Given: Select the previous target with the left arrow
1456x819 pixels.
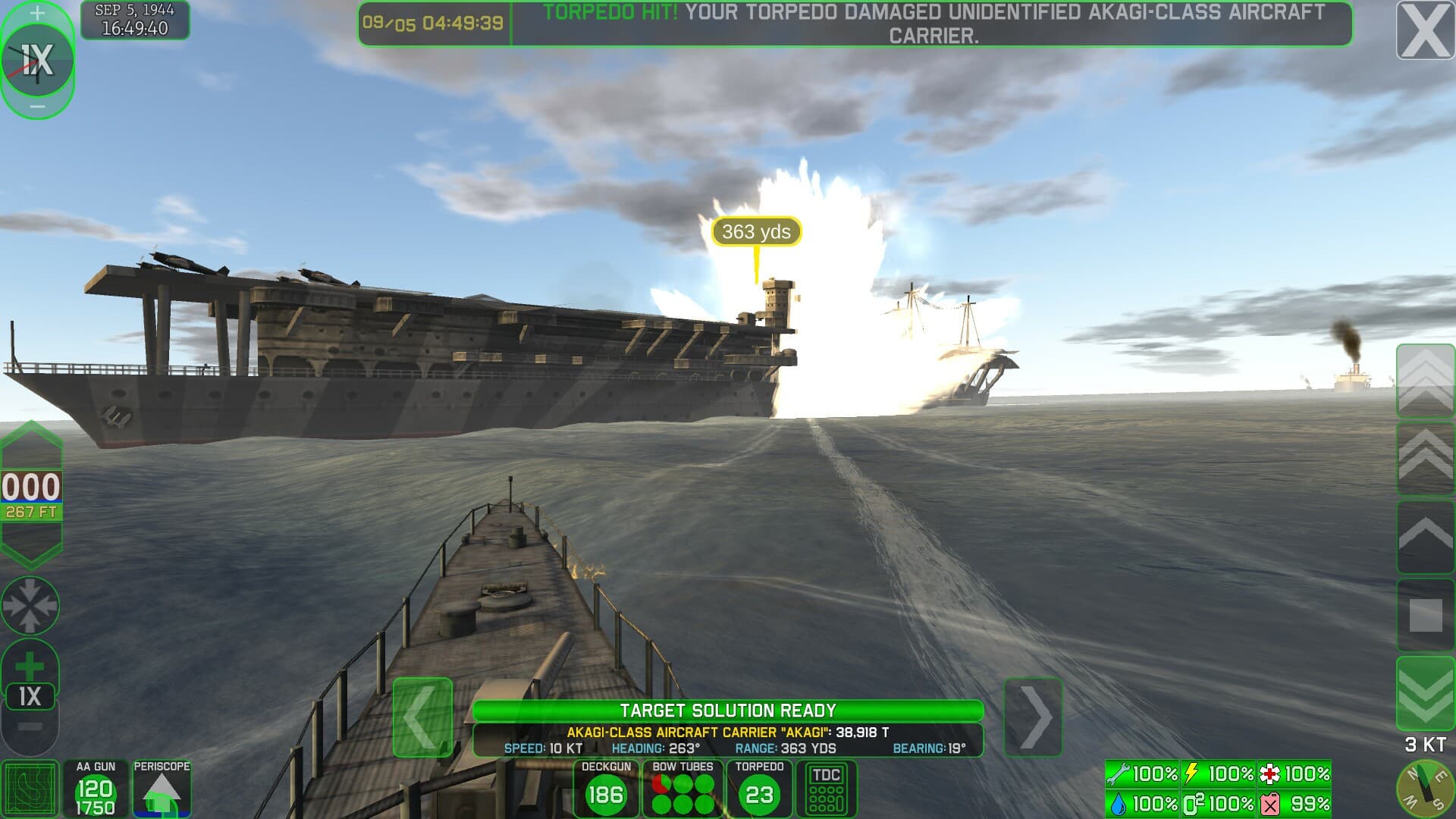Looking at the screenshot, I should (x=422, y=717).
